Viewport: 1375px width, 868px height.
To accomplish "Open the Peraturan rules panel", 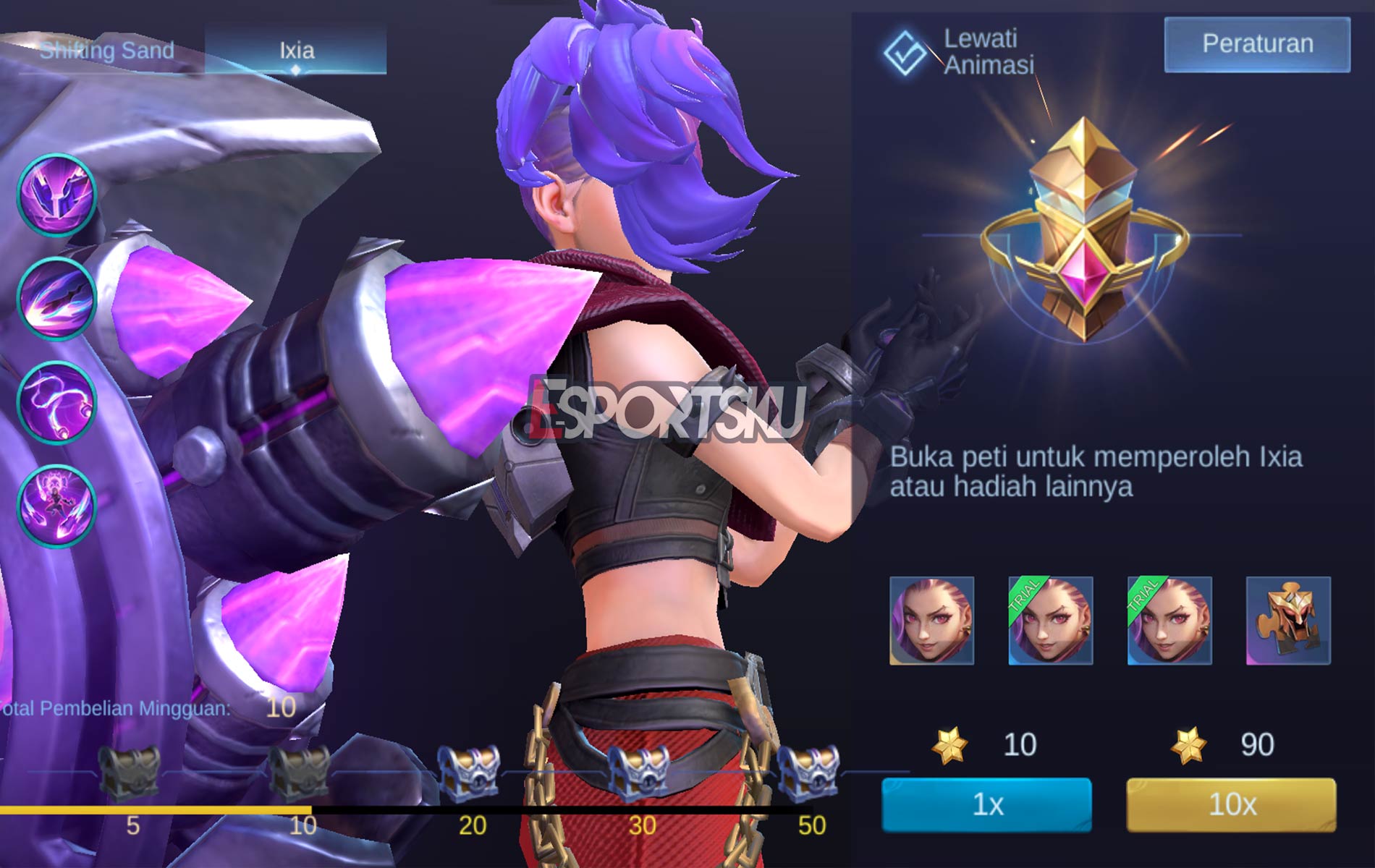I will [1256, 45].
